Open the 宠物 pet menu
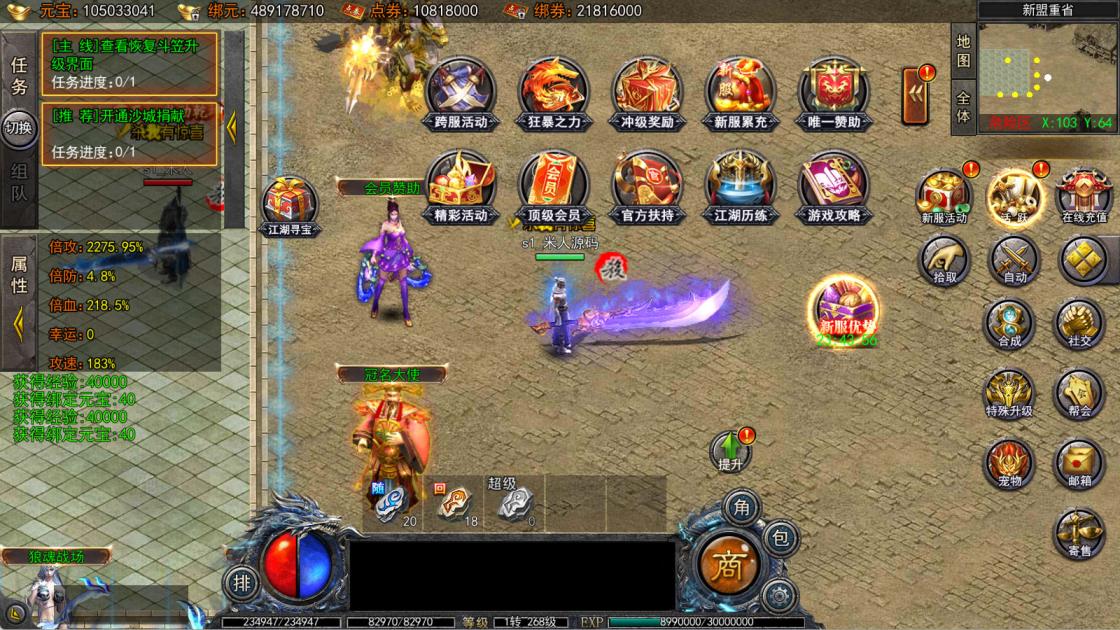This screenshot has height=630, width=1120. [1009, 463]
